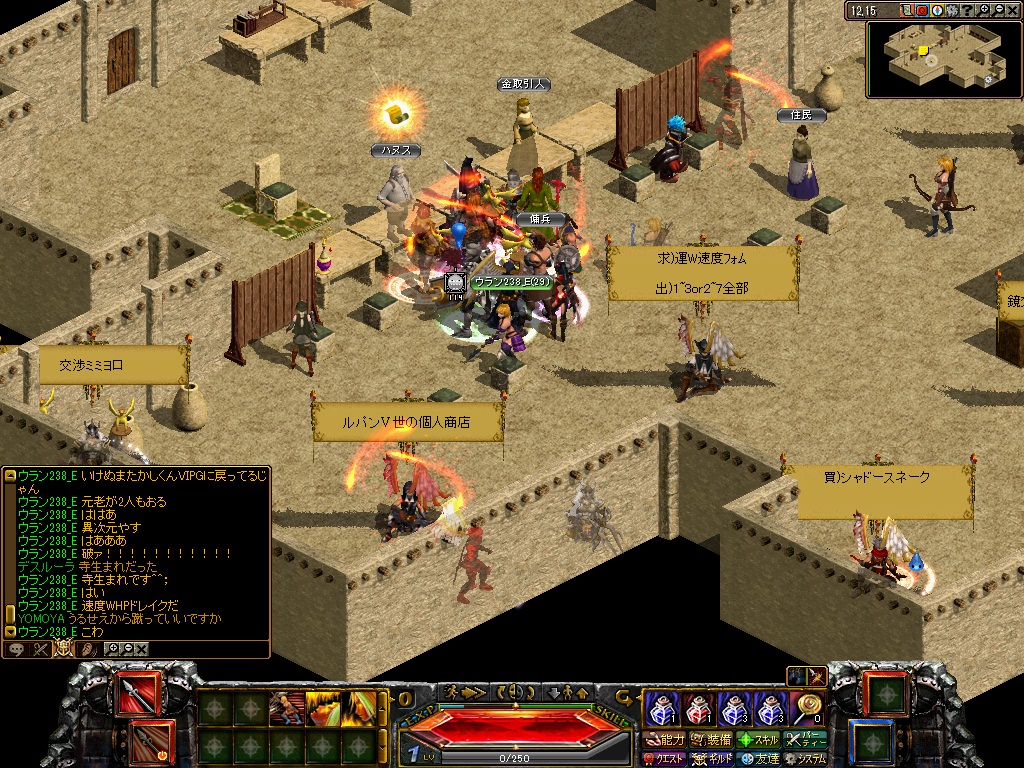Zoom in the minimap with magnifier plus

coord(985,11)
